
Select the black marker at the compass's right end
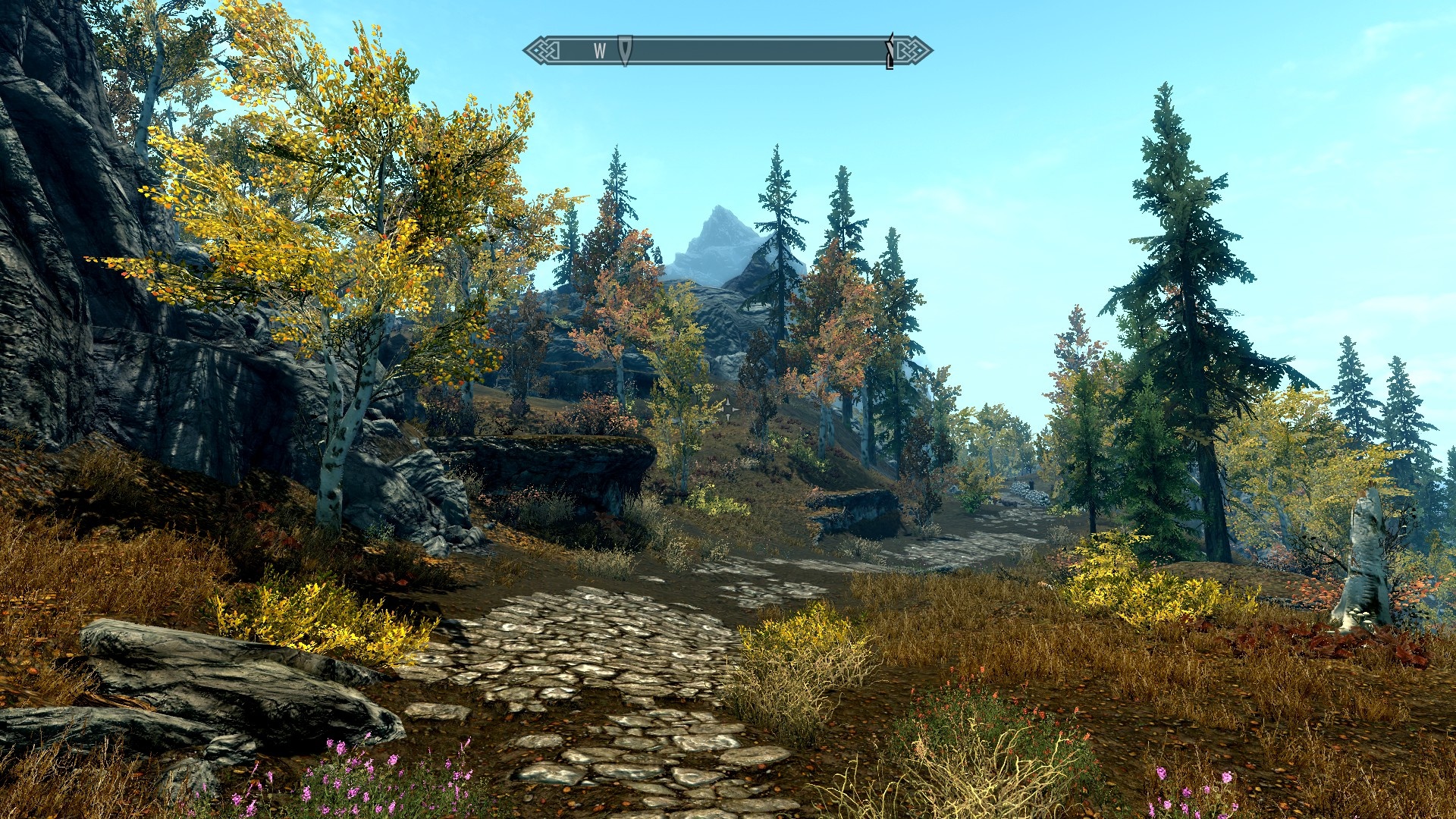tap(890, 52)
